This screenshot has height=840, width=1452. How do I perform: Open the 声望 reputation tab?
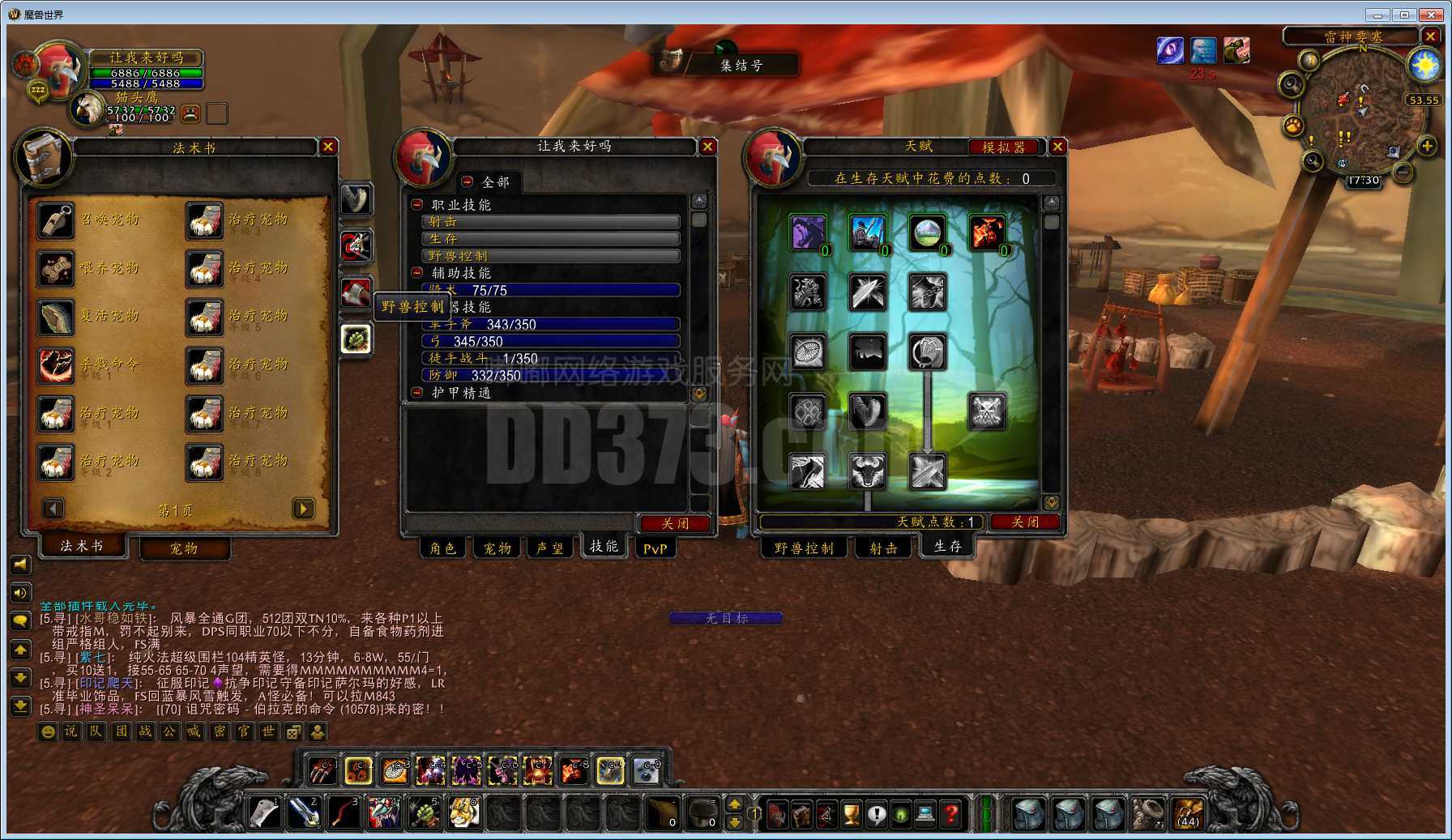pos(550,548)
